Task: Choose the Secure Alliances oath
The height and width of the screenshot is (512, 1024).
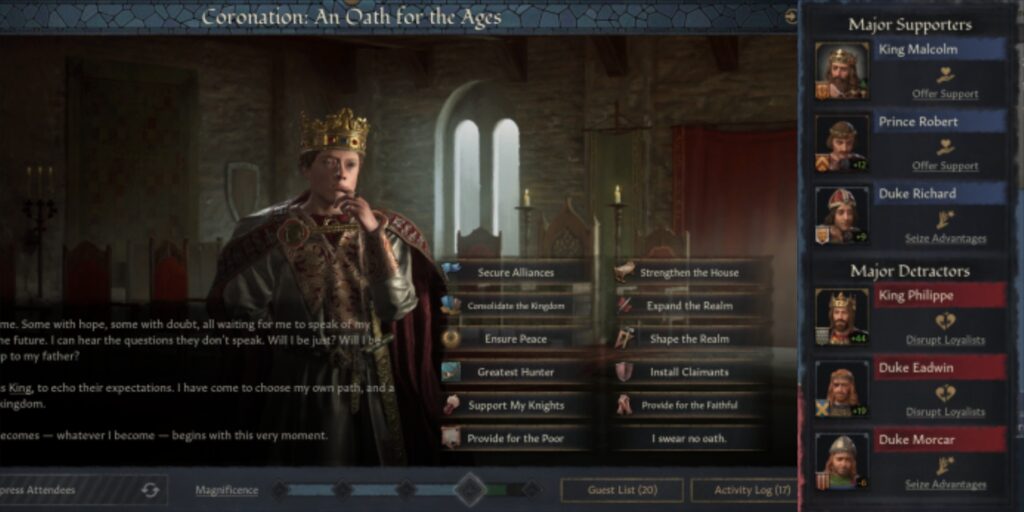Action: pyautogui.click(x=515, y=272)
